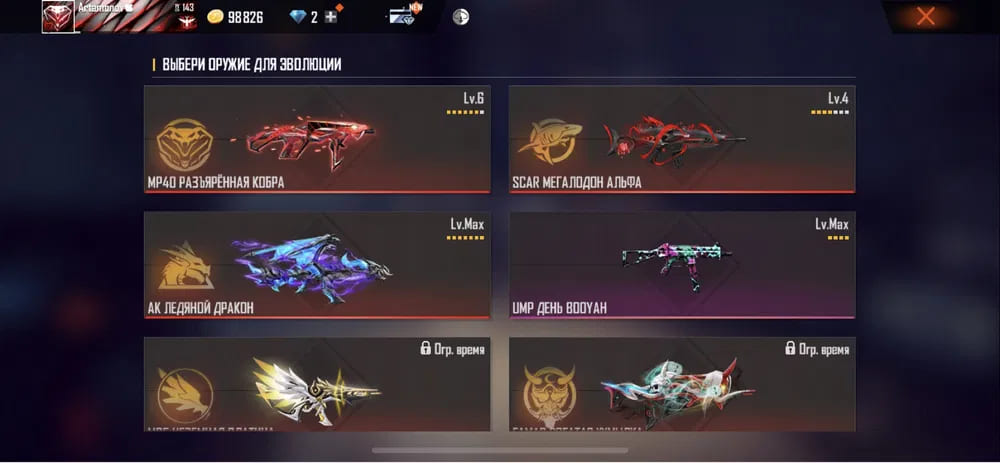Screen dimensions: 1000x463
Task: Choose SCAR Мегалодон Альфа for evolution
Action: tap(682, 139)
